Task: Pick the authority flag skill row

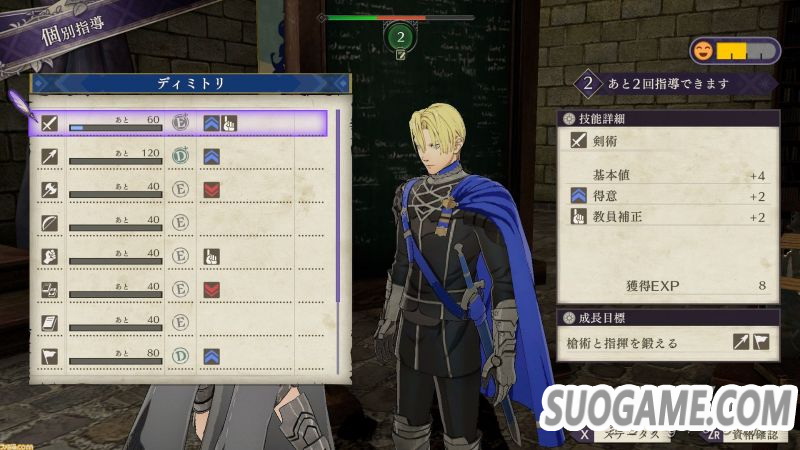Action: pos(180,355)
